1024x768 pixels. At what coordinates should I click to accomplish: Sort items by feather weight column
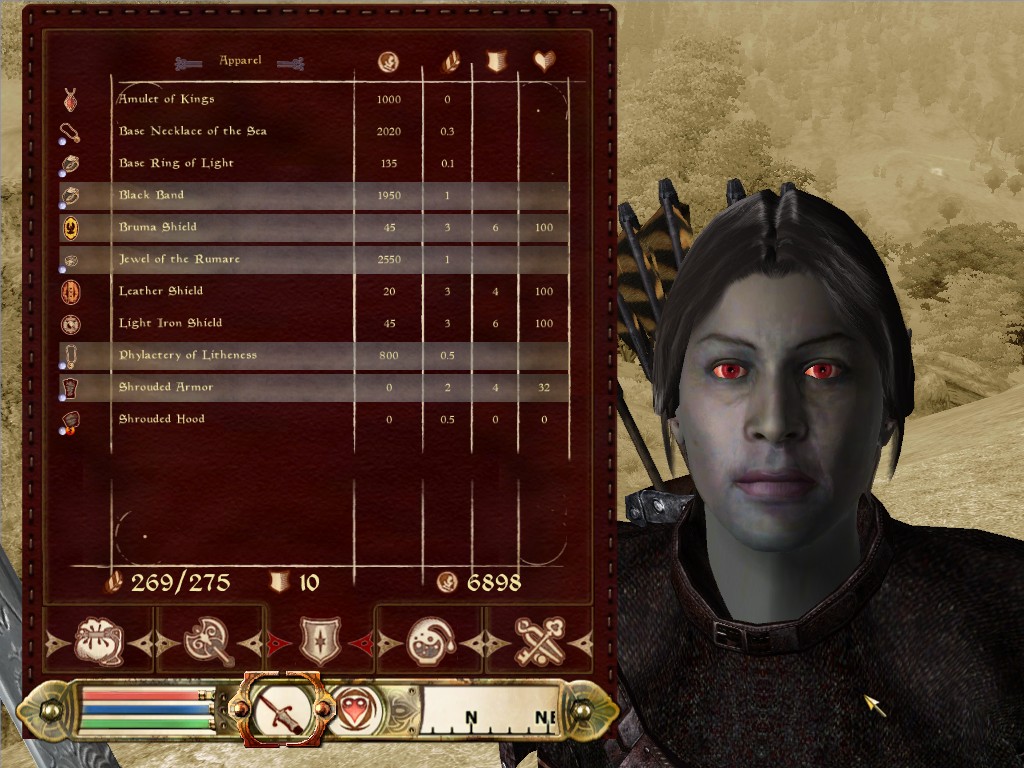pos(450,62)
